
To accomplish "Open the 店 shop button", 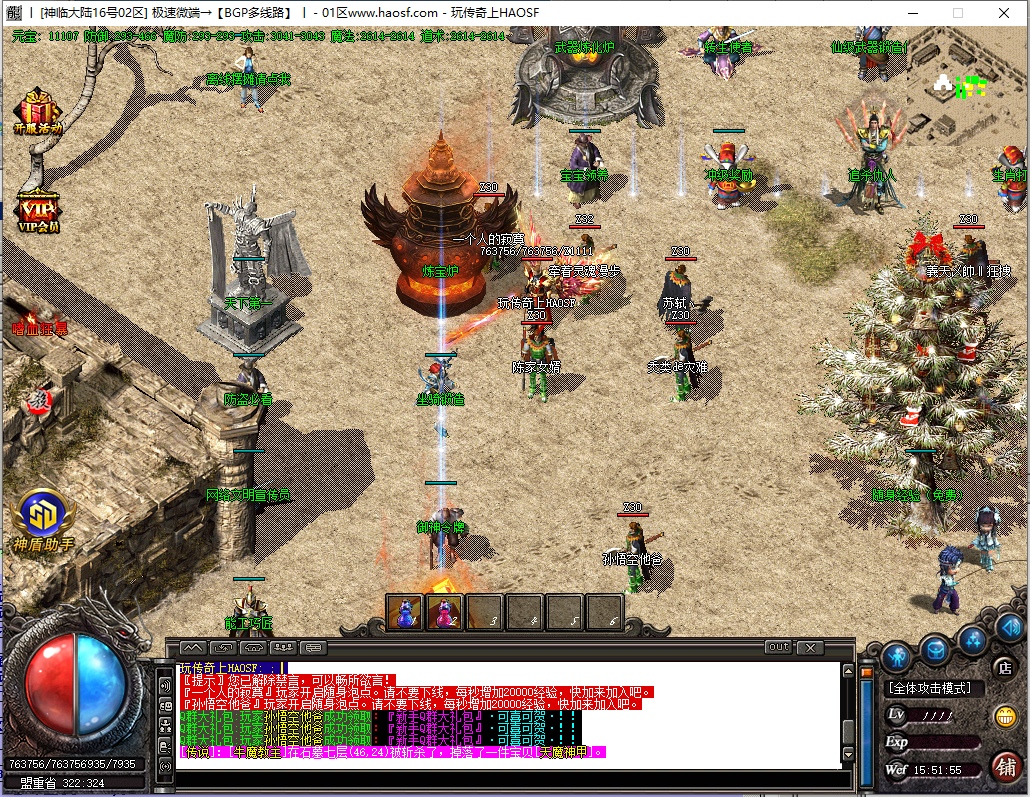I will (1003, 667).
